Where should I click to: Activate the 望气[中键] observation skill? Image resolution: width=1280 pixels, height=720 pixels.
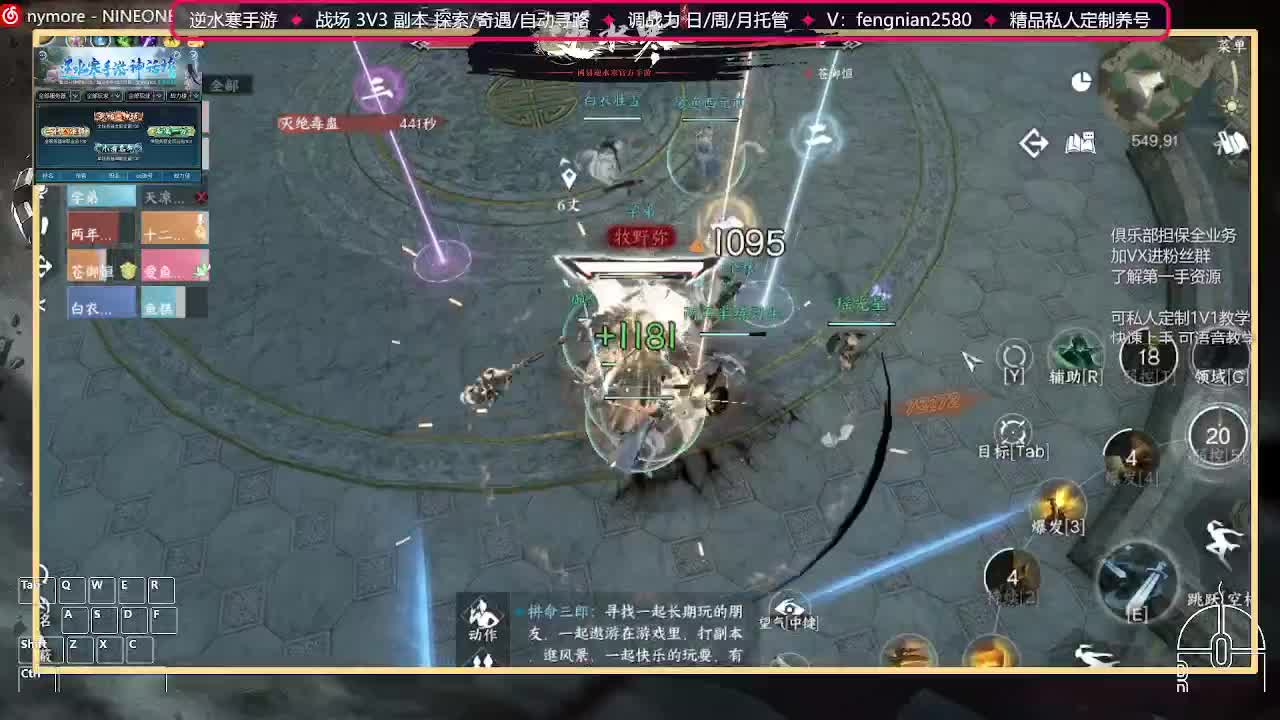pos(790,608)
